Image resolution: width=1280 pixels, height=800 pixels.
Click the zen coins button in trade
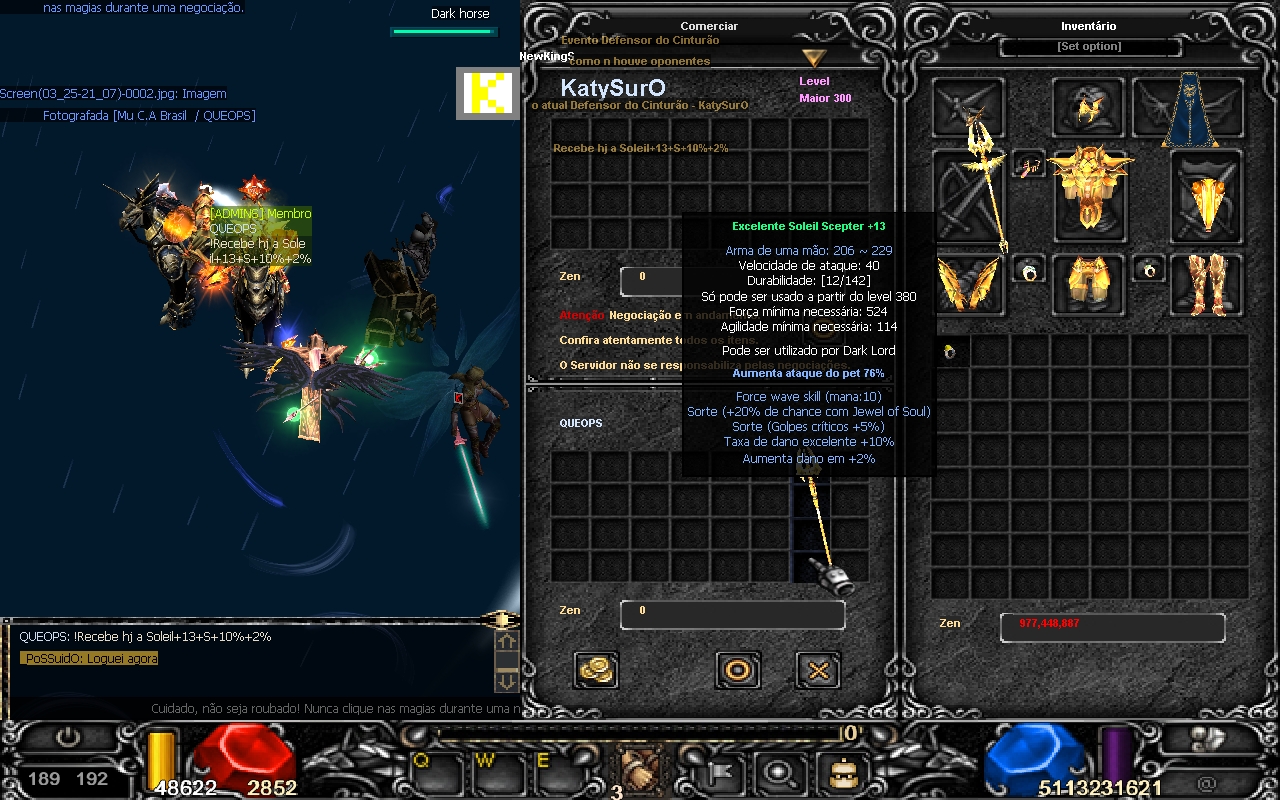(596, 670)
